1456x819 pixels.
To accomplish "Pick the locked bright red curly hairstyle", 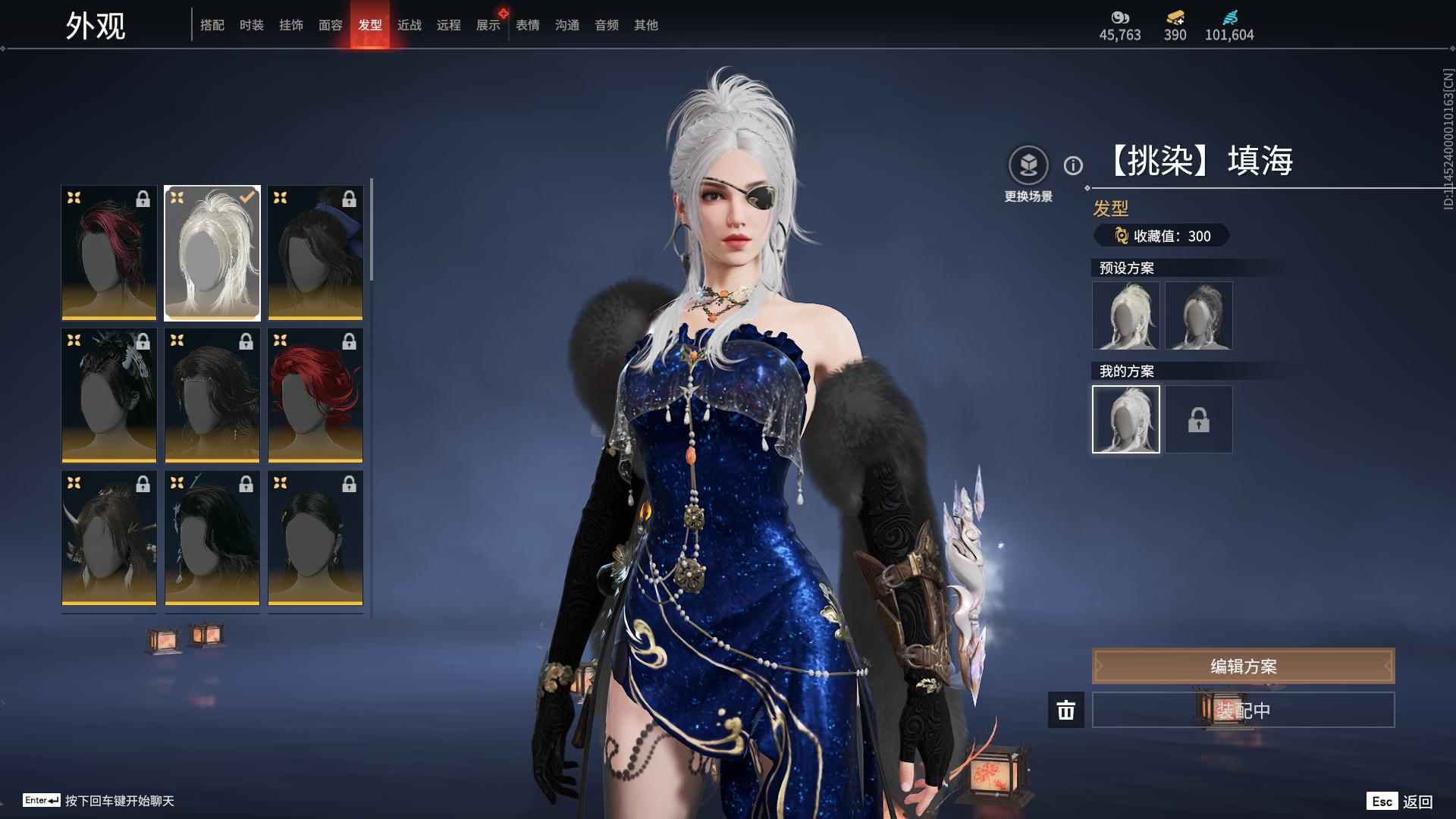I will 315,395.
